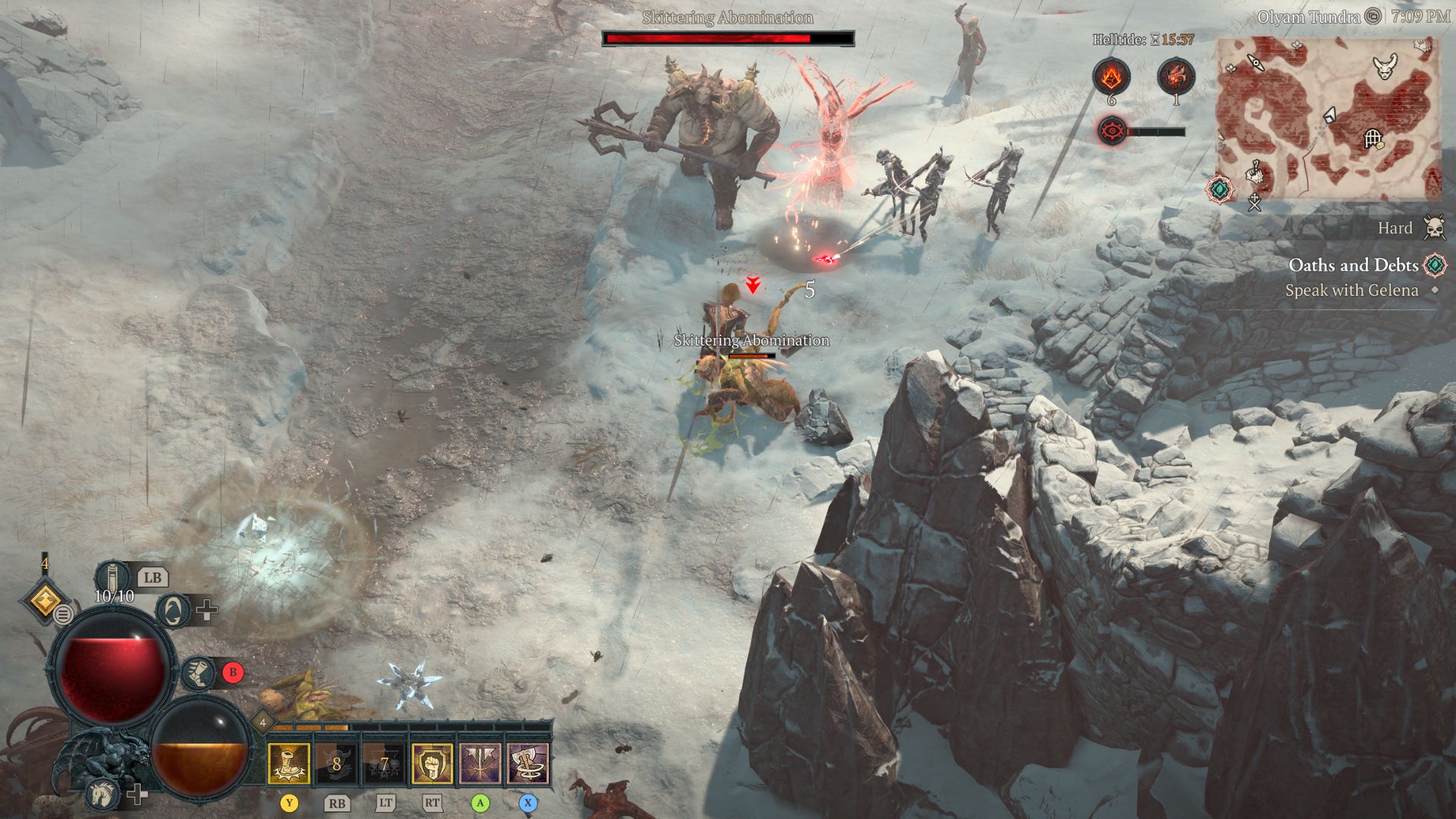
Task: Use the whirling axe skill
Action: [x=528, y=763]
